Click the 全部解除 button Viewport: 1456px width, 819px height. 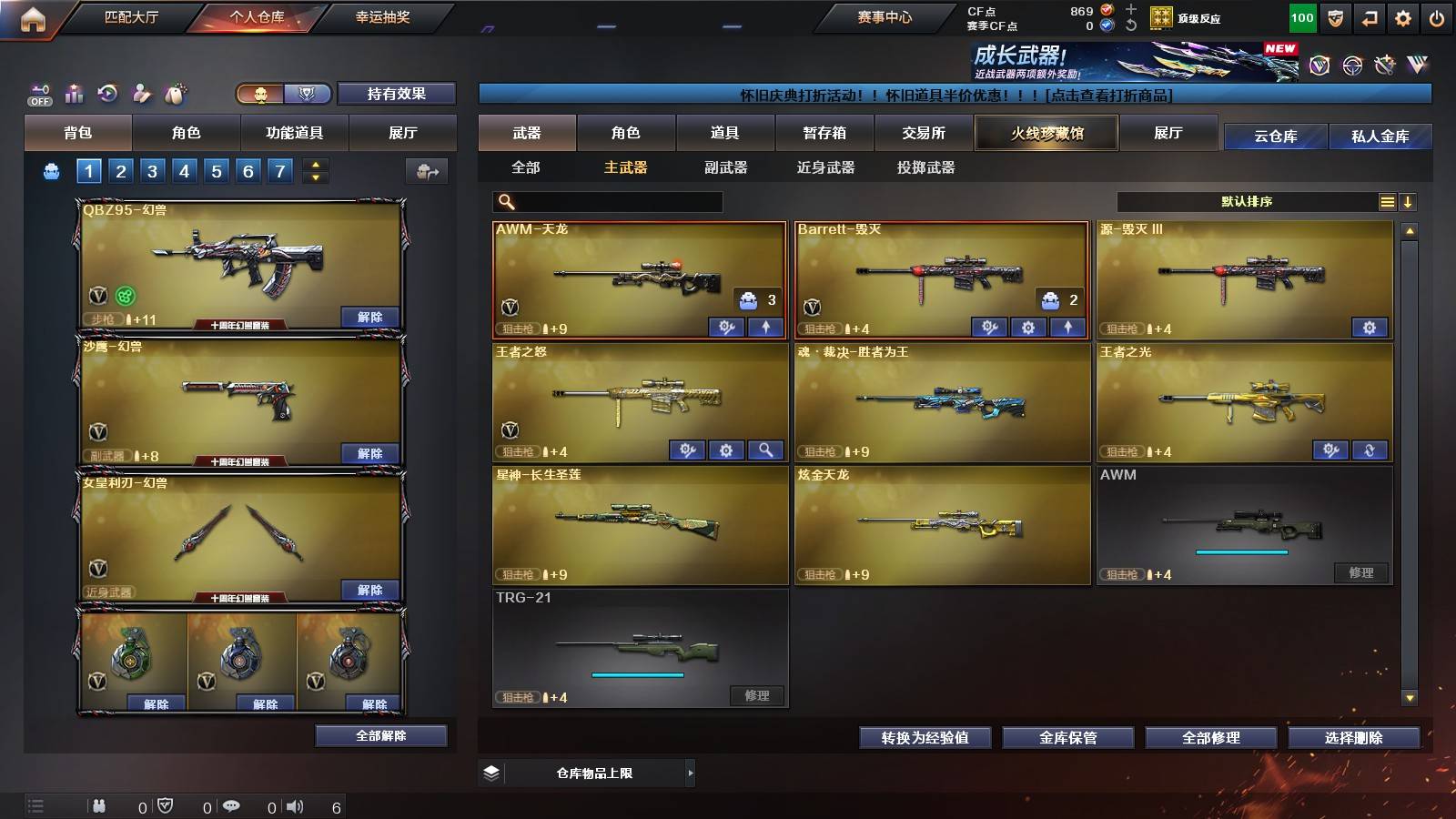[x=380, y=735]
